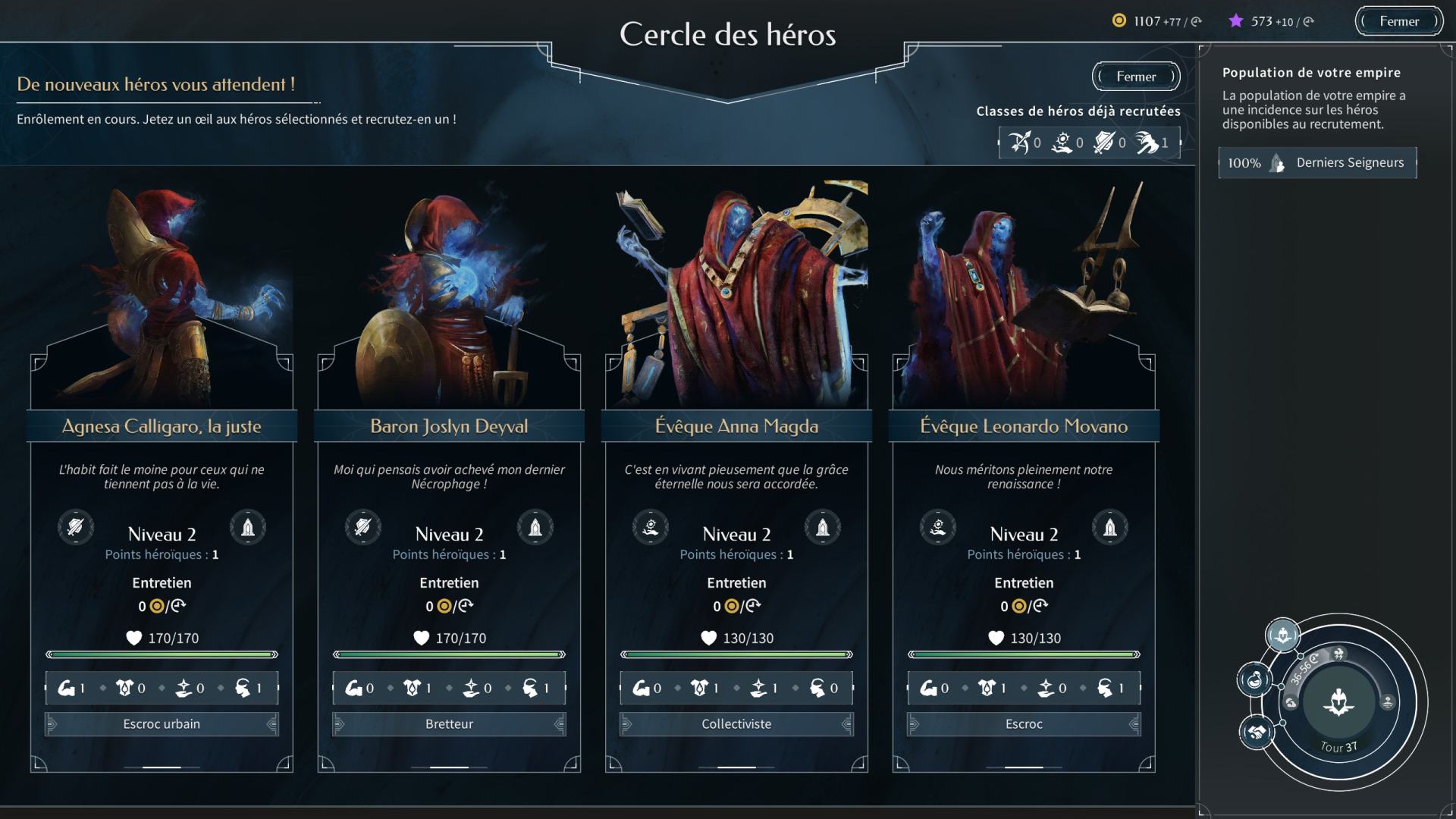Image resolution: width=1456 pixels, height=819 pixels.
Task: Click the small helmet notification on the turn wheel
Action: (x=1282, y=635)
